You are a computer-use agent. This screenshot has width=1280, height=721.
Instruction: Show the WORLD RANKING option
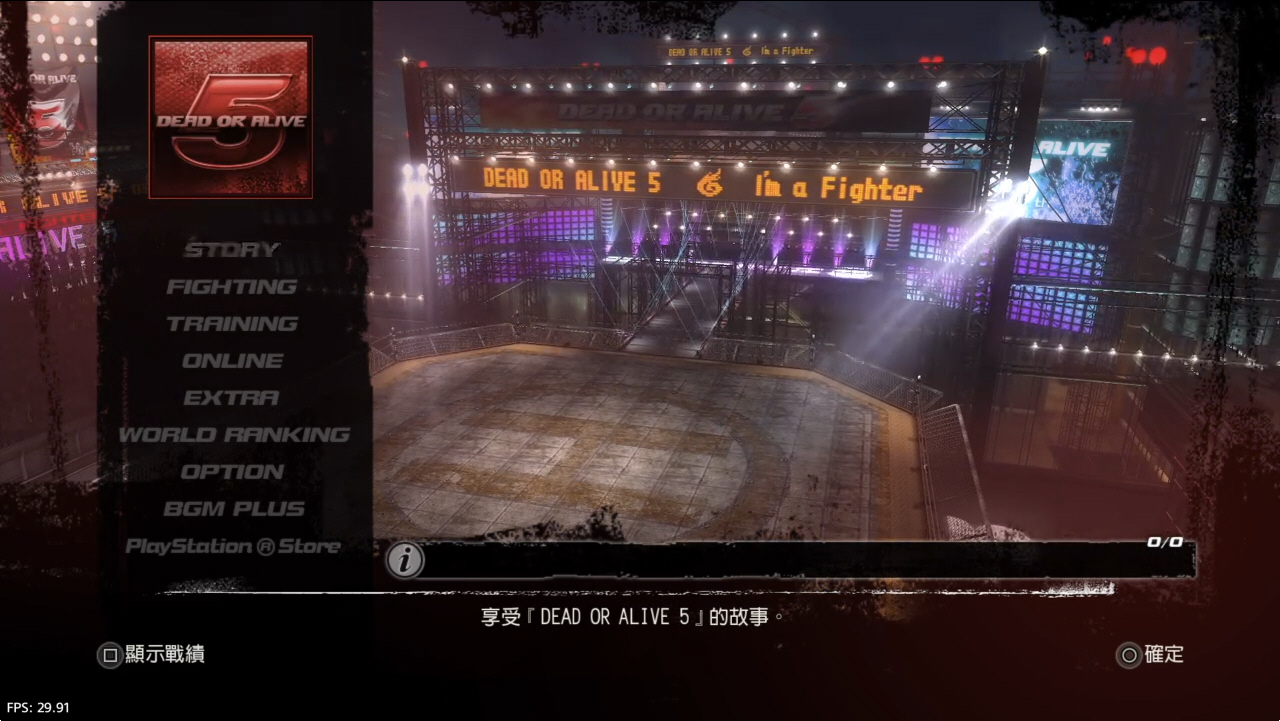pos(234,435)
